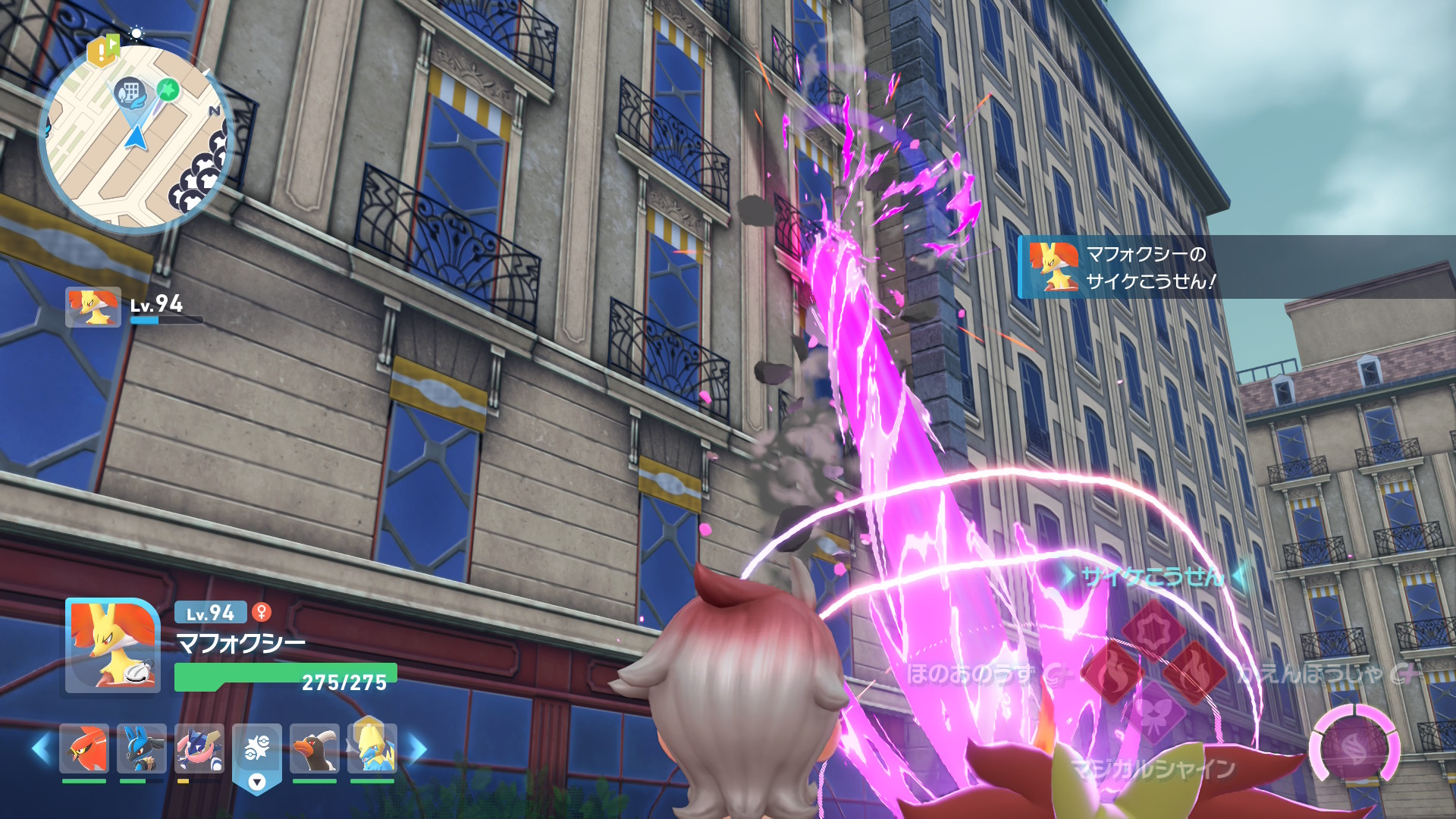This screenshot has height=819, width=1456.
Task: Switch to Talonflame in the party bar
Action: 84,748
